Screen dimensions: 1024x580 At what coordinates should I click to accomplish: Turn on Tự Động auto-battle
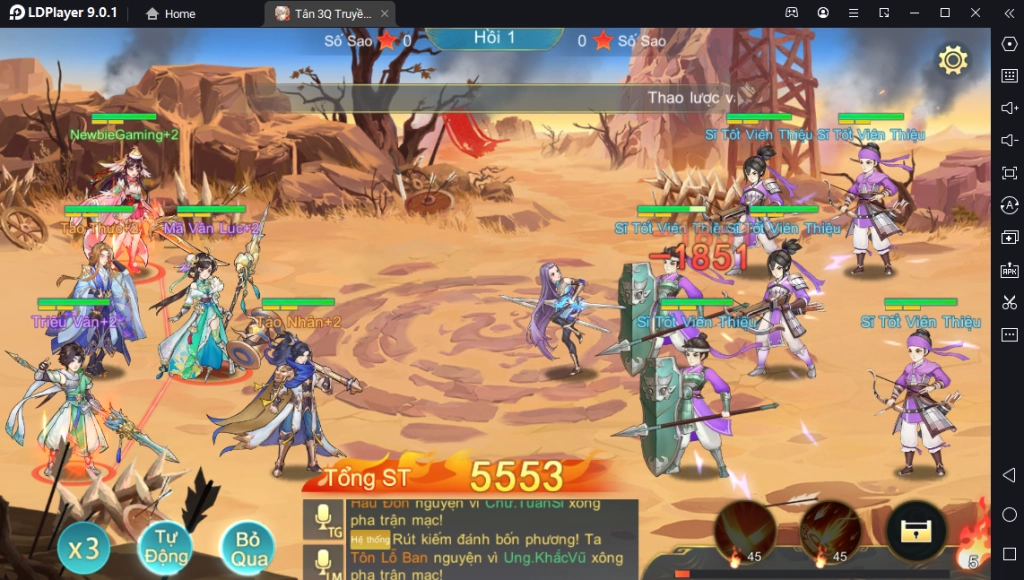coord(164,546)
